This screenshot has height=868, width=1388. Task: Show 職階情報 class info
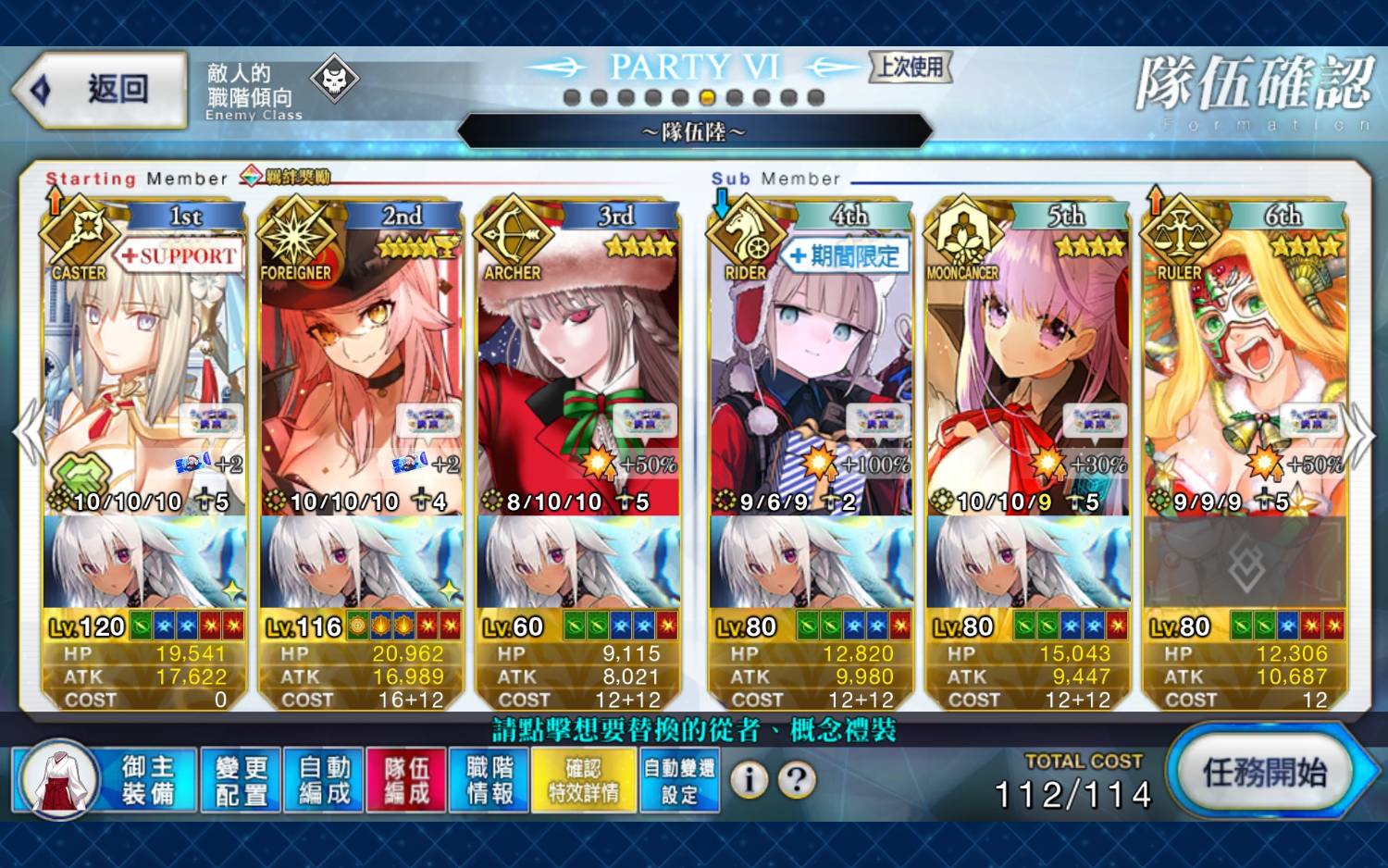[x=490, y=780]
